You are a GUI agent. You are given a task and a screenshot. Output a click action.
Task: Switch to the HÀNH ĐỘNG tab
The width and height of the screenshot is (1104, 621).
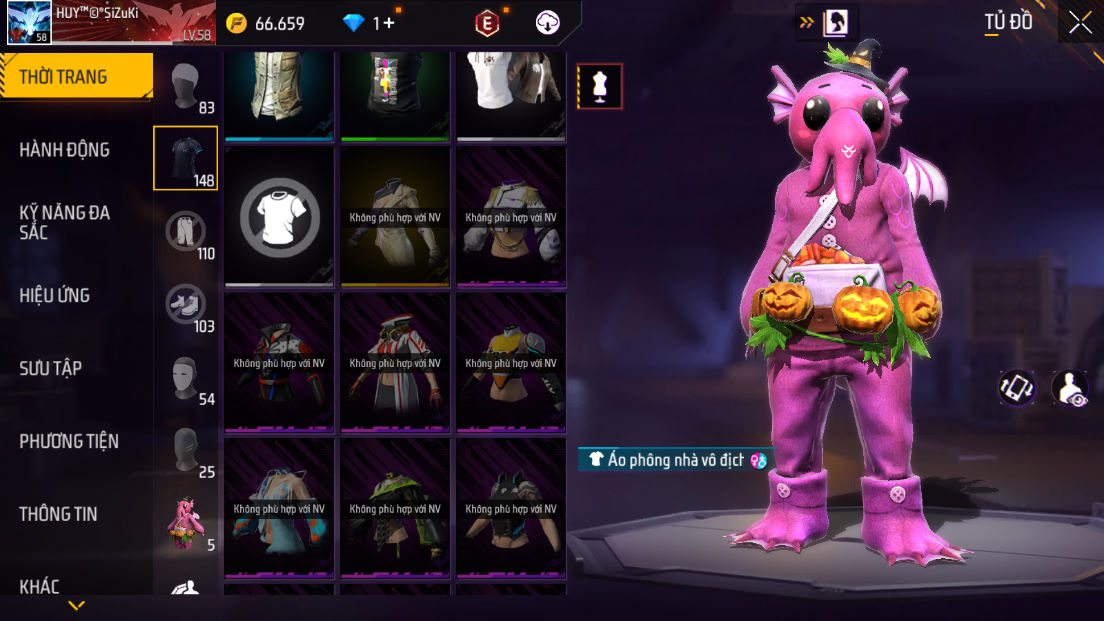pos(65,150)
